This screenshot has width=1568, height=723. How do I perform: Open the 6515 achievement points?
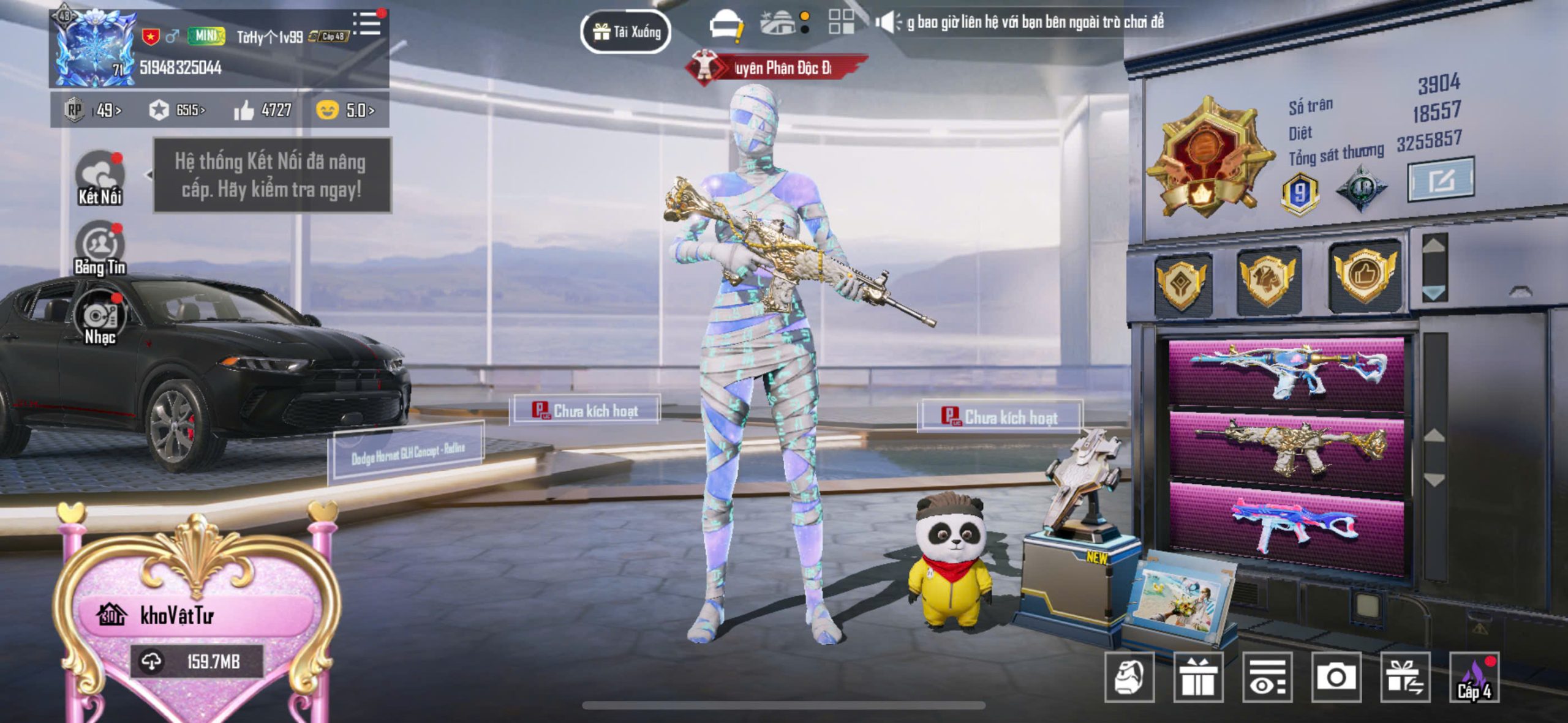click(176, 110)
